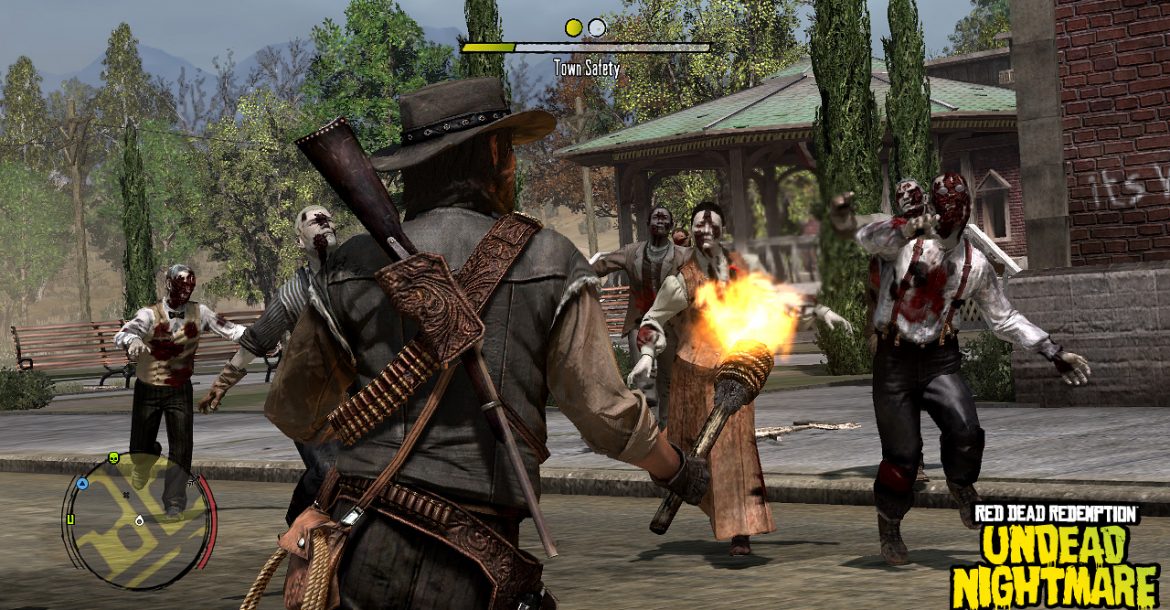Image resolution: width=1170 pixels, height=610 pixels.
Task: Select the green skull marker on minimap
Action: click(113, 459)
